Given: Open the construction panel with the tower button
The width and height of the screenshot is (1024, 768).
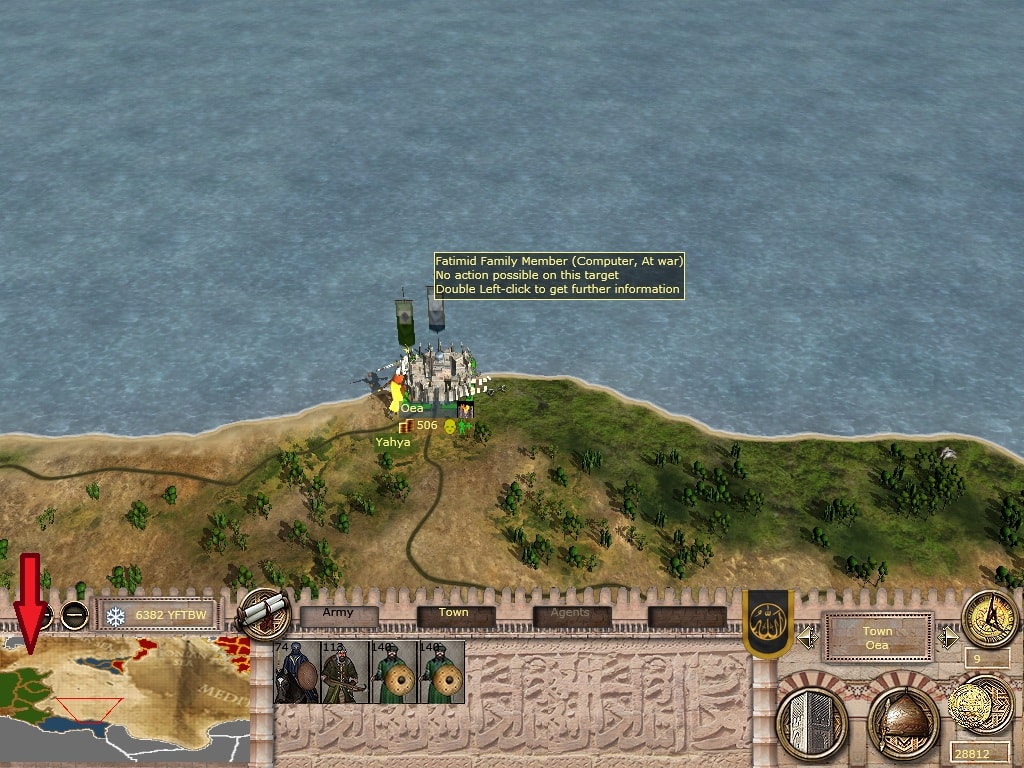Looking at the screenshot, I should click(x=812, y=720).
